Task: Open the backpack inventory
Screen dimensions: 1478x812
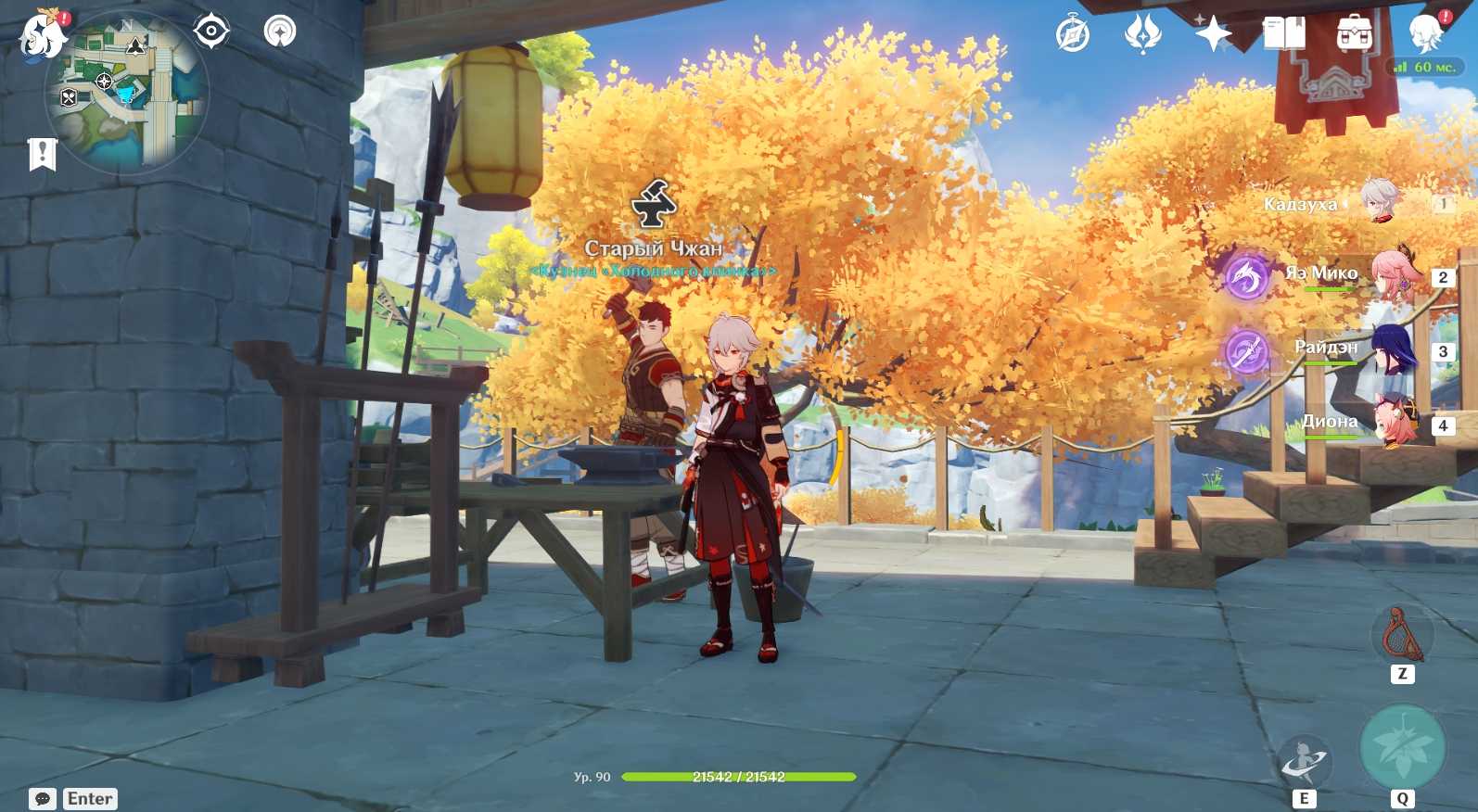Action: point(1354,35)
